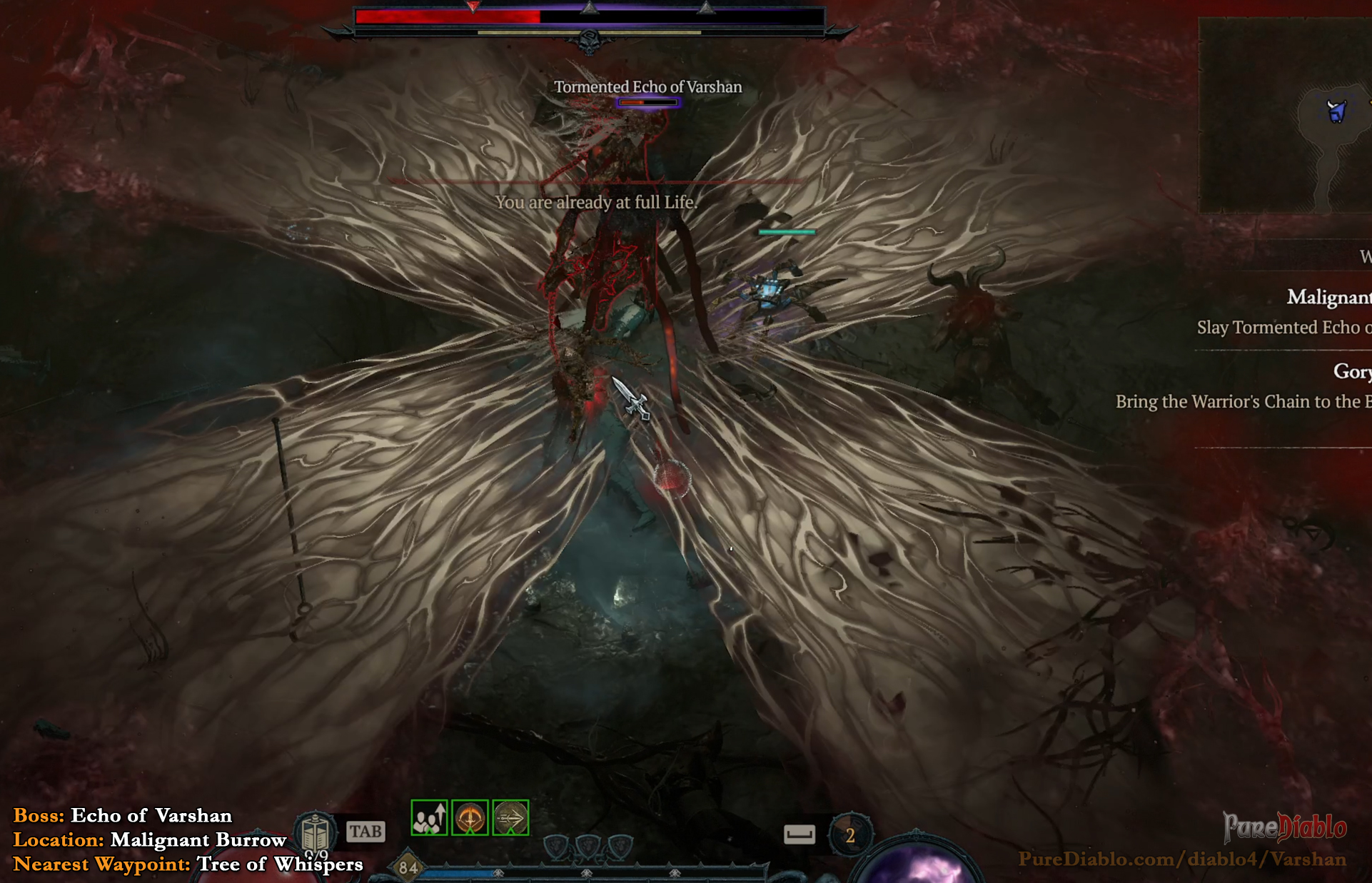Click the level 84 badge
Screen dimensions: 1372x883
408,867
